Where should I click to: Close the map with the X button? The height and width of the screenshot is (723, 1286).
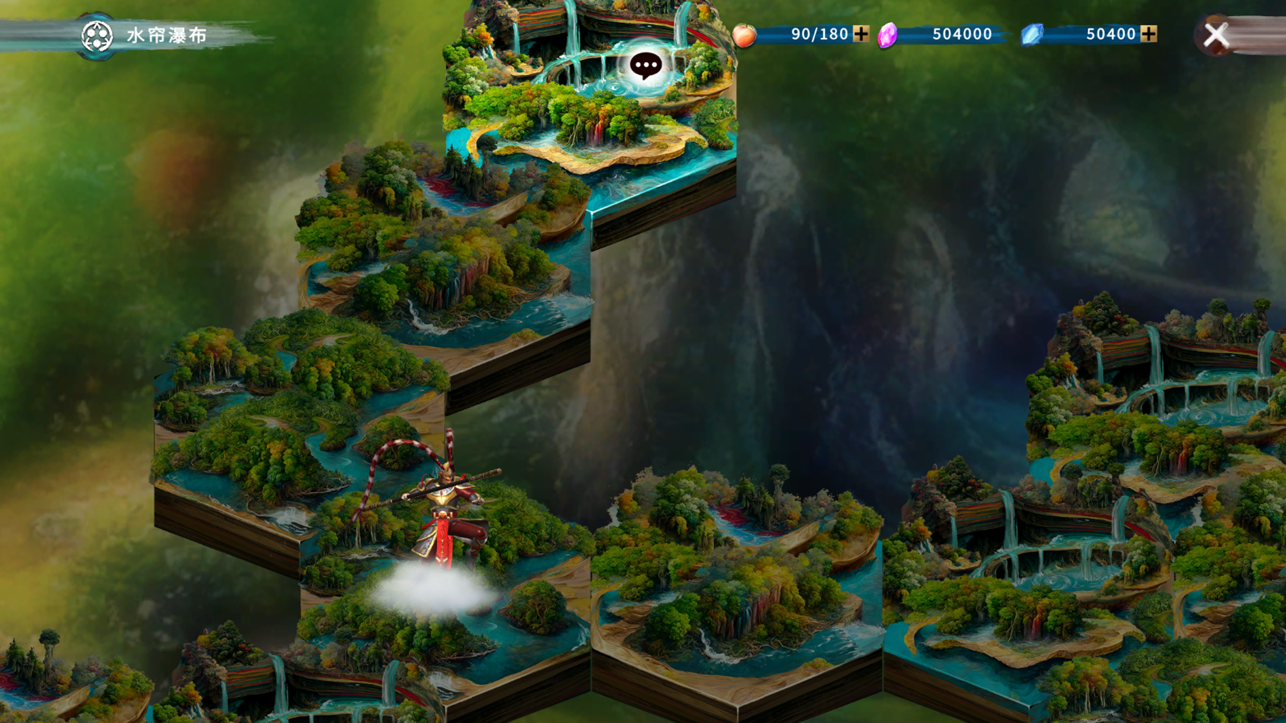pyautogui.click(x=1215, y=35)
